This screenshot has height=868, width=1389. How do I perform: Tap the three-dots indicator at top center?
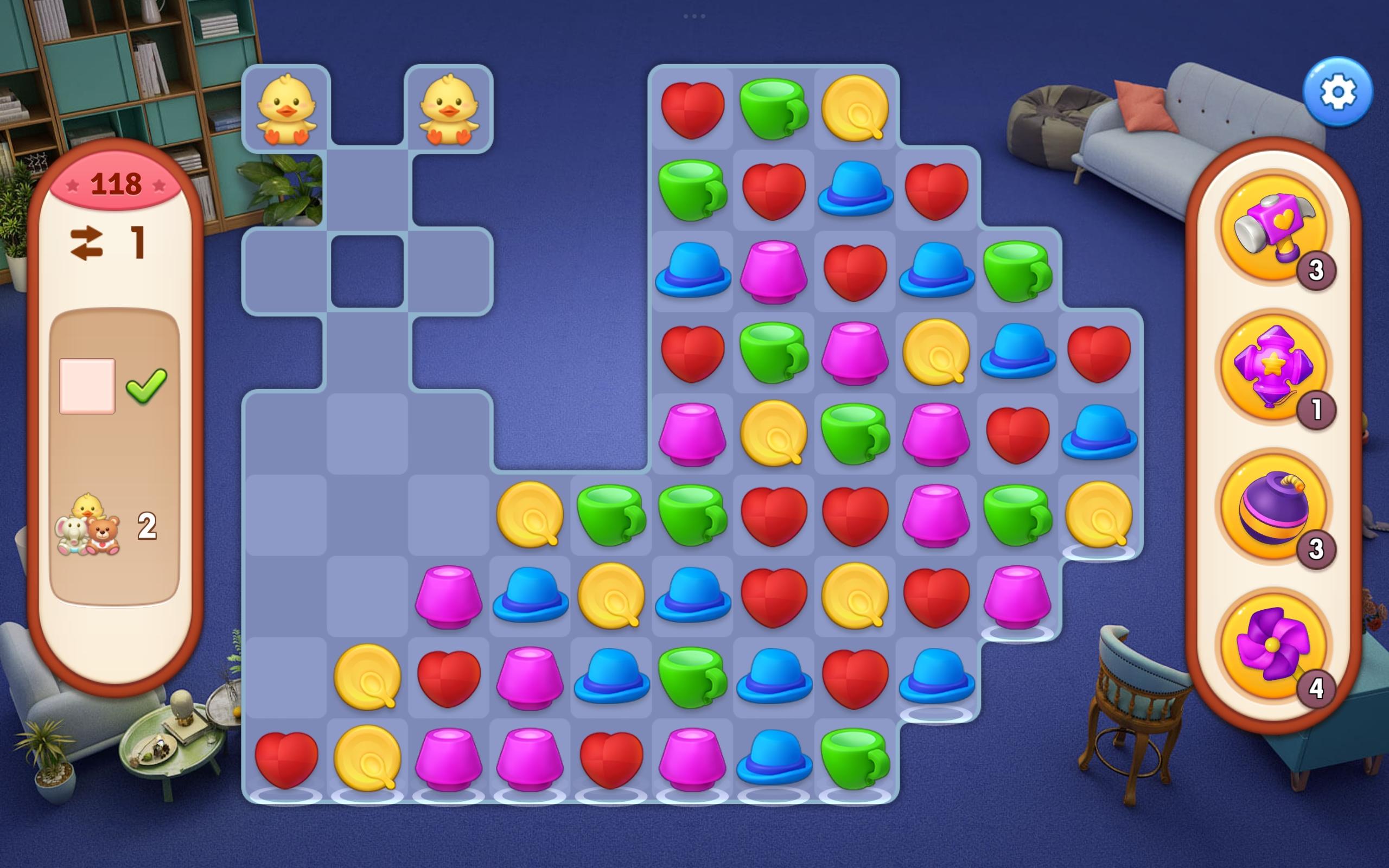click(694, 16)
